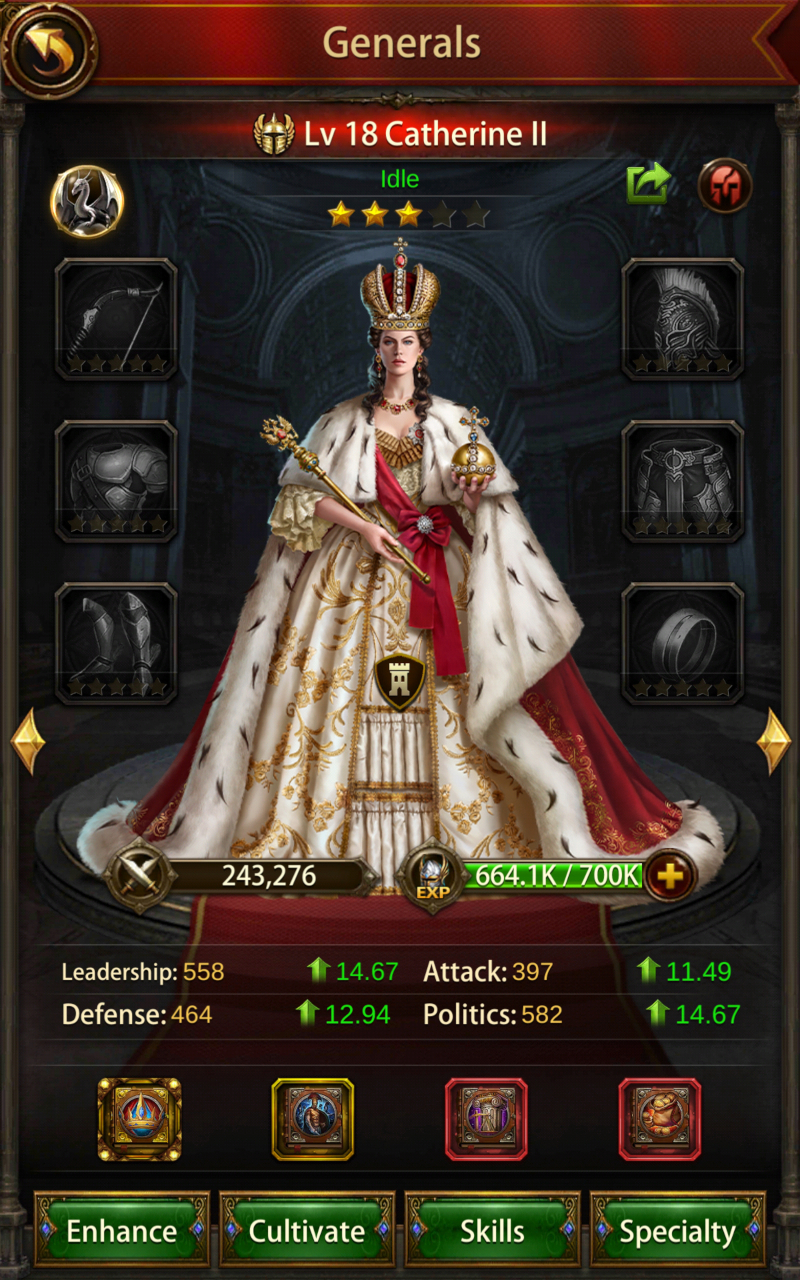Open the Enhance menu
This screenshot has width=800, height=1280.
121,1230
